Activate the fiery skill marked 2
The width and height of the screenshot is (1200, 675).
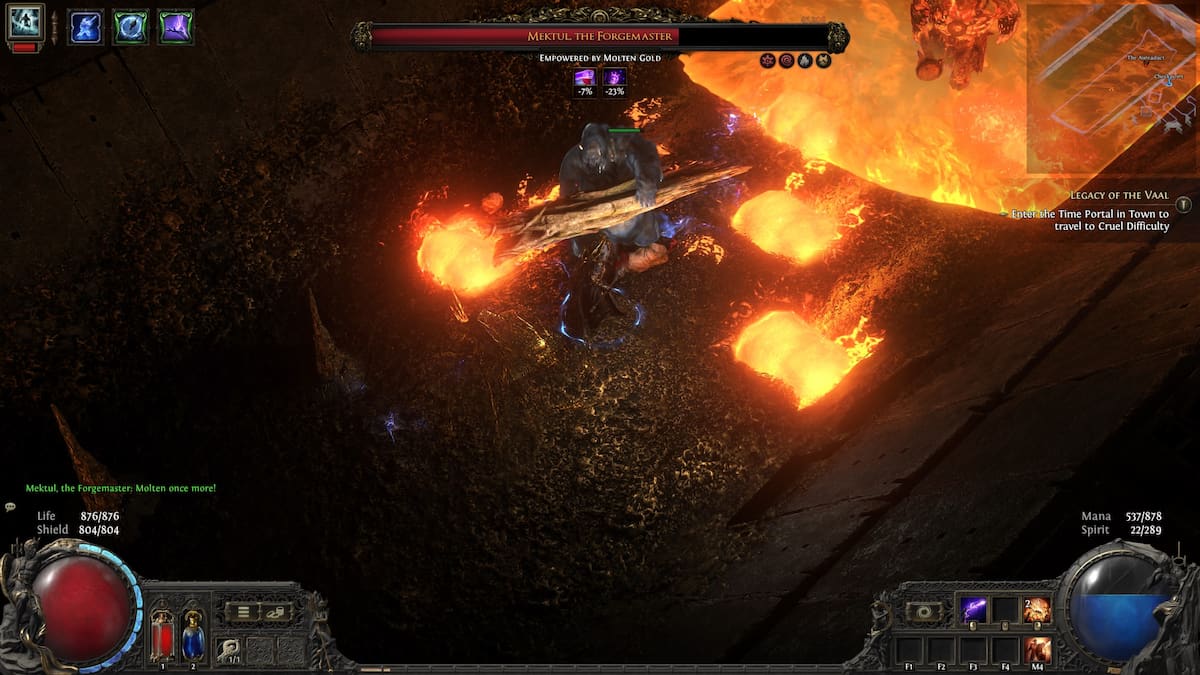click(x=1037, y=609)
